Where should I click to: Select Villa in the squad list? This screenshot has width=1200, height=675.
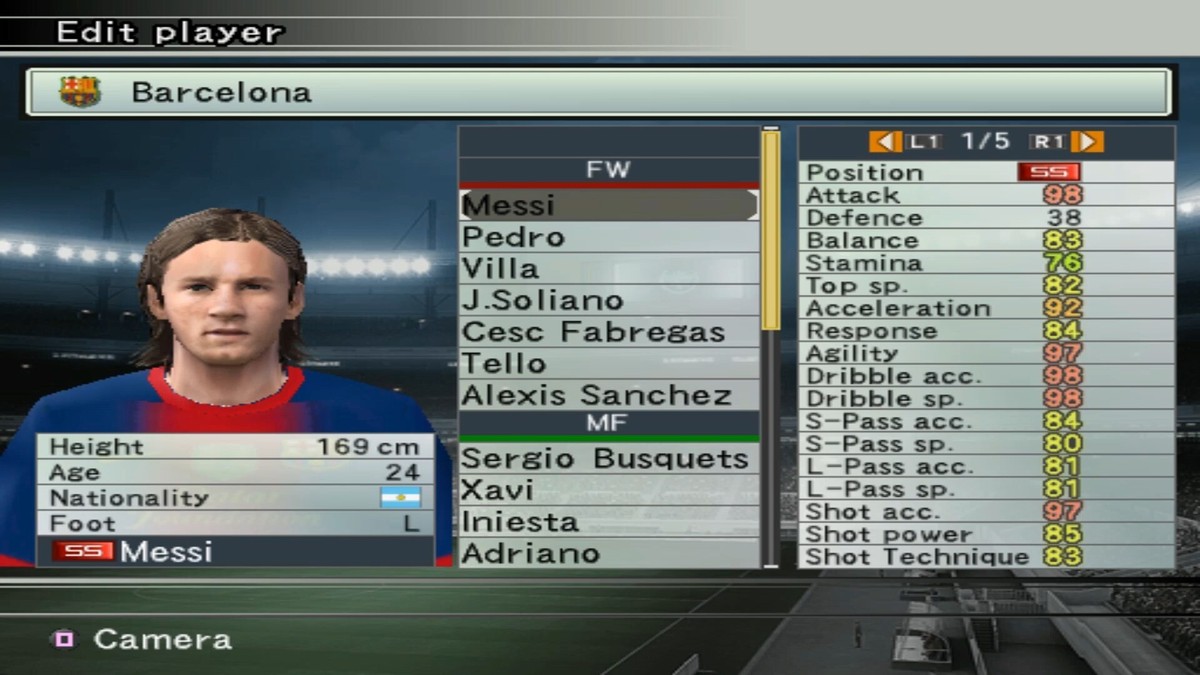608,269
